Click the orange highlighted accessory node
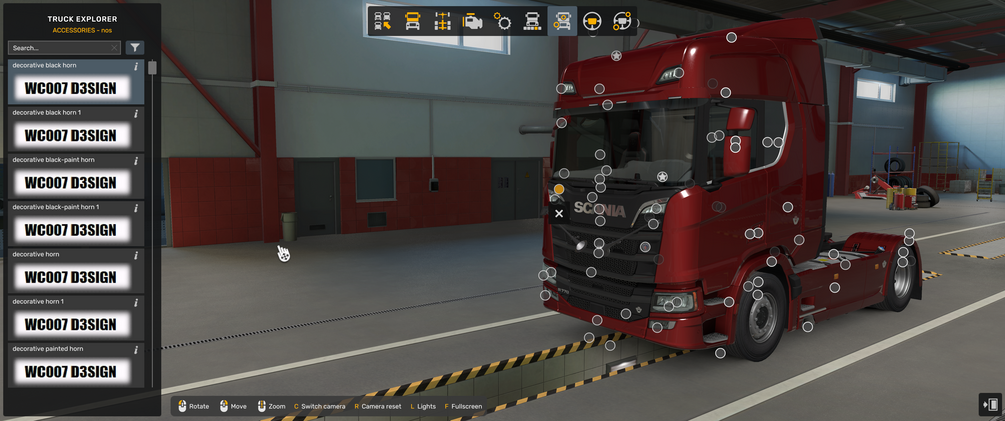Screen dimensions: 1005x421 pyautogui.click(x=559, y=189)
